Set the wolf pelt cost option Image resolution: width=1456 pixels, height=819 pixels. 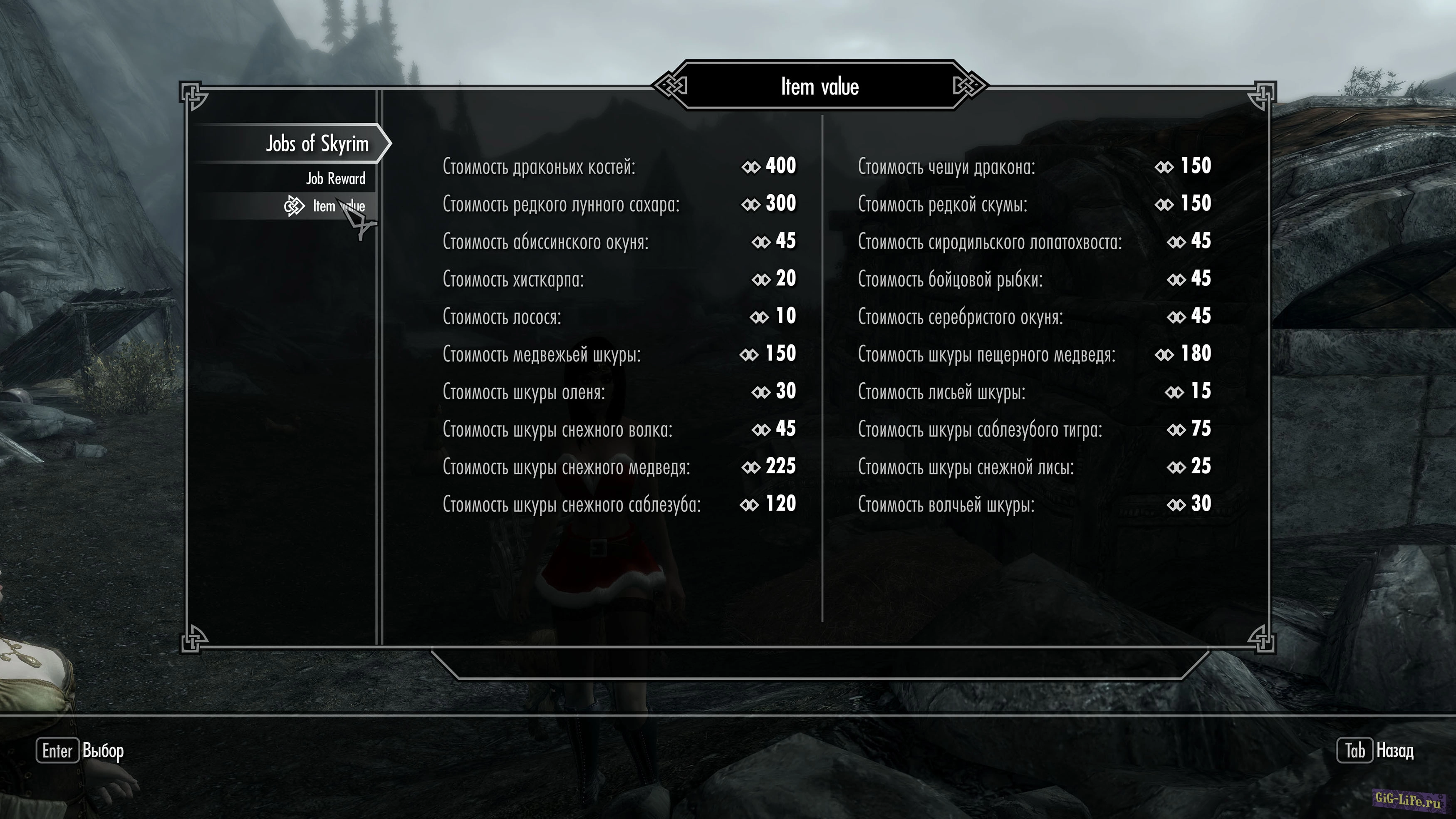1034,504
